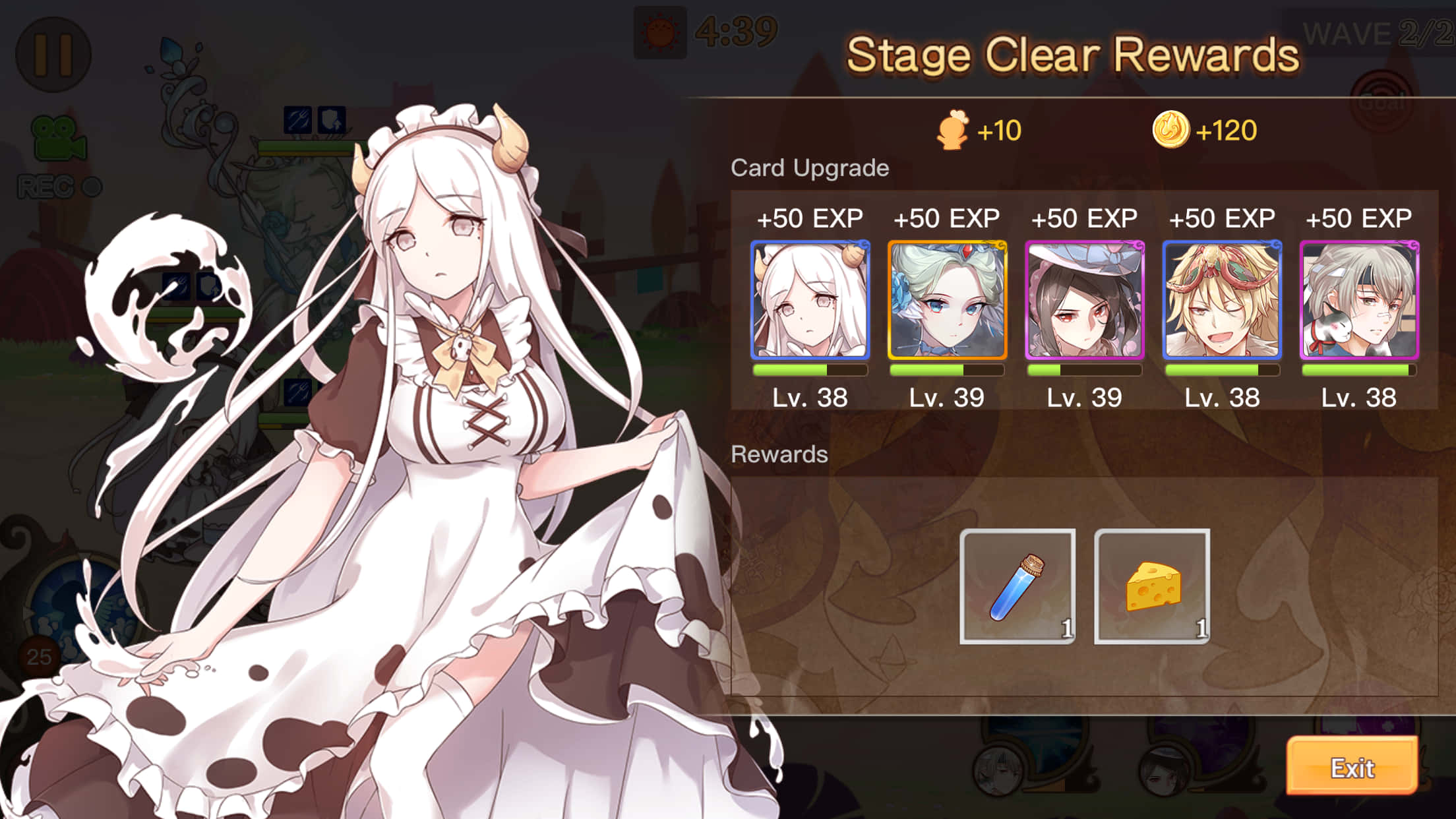The image size is (1456, 819).
Task: Pick the blond winking goggles character card
Action: point(1222,300)
